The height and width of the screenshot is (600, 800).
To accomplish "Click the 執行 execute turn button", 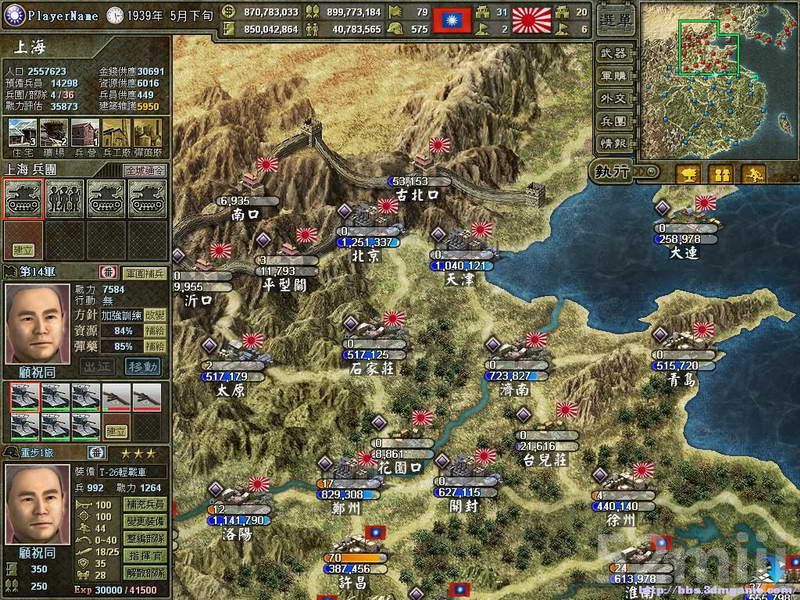I will 610,172.
